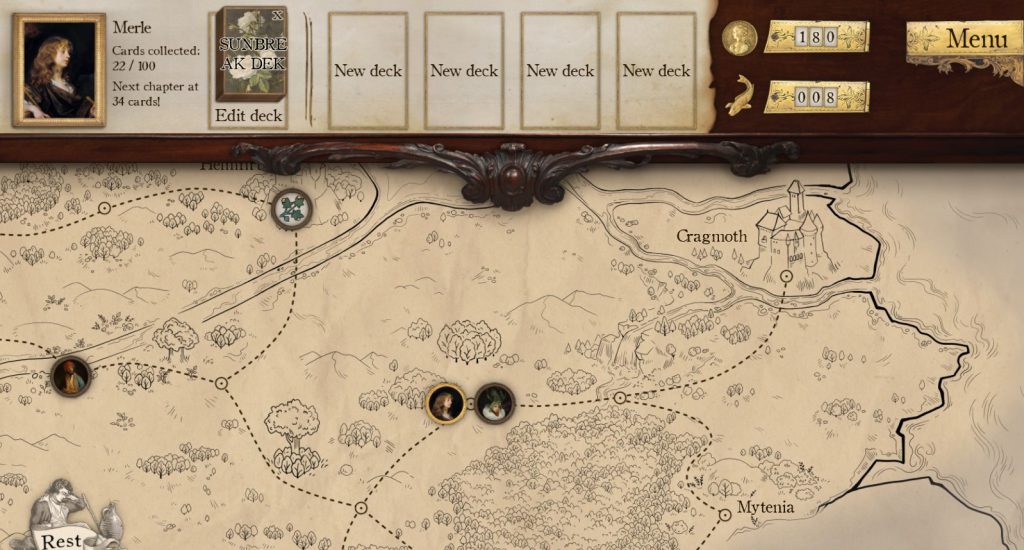1024x550 pixels.
Task: Select the Sunbreak Dek deck card
Action: (251, 53)
